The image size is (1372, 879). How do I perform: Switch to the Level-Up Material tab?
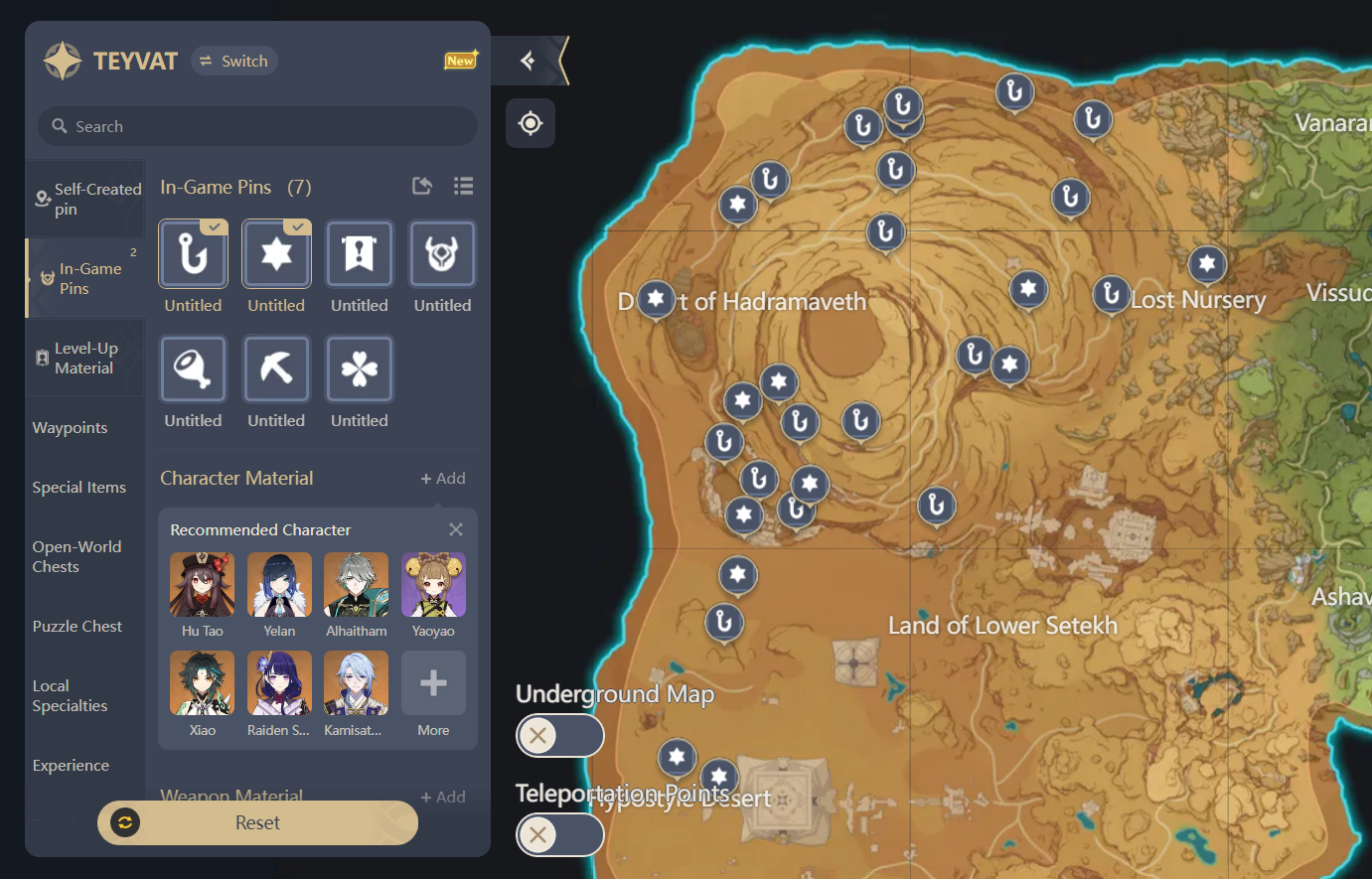point(85,358)
